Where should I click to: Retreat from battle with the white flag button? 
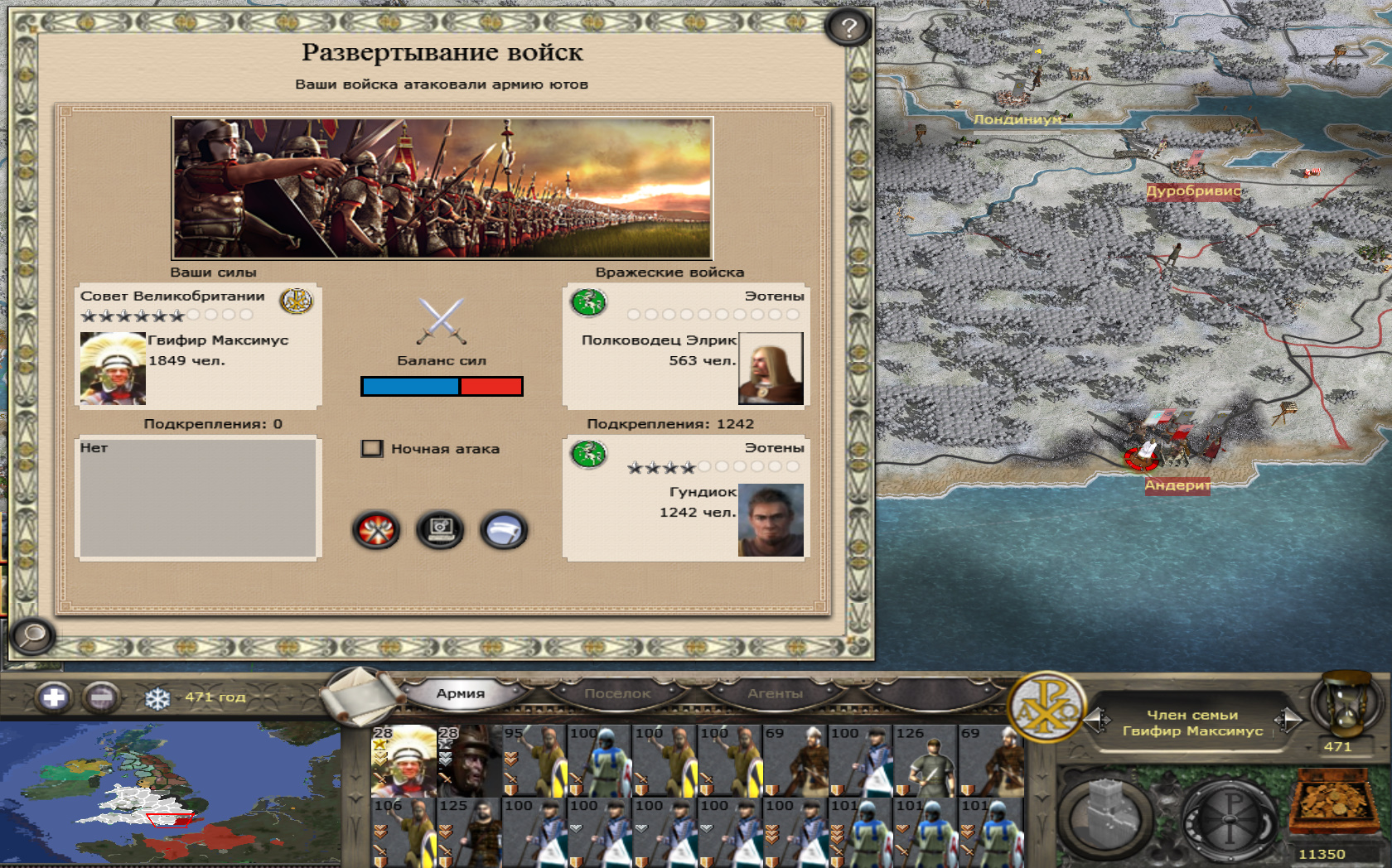(503, 530)
